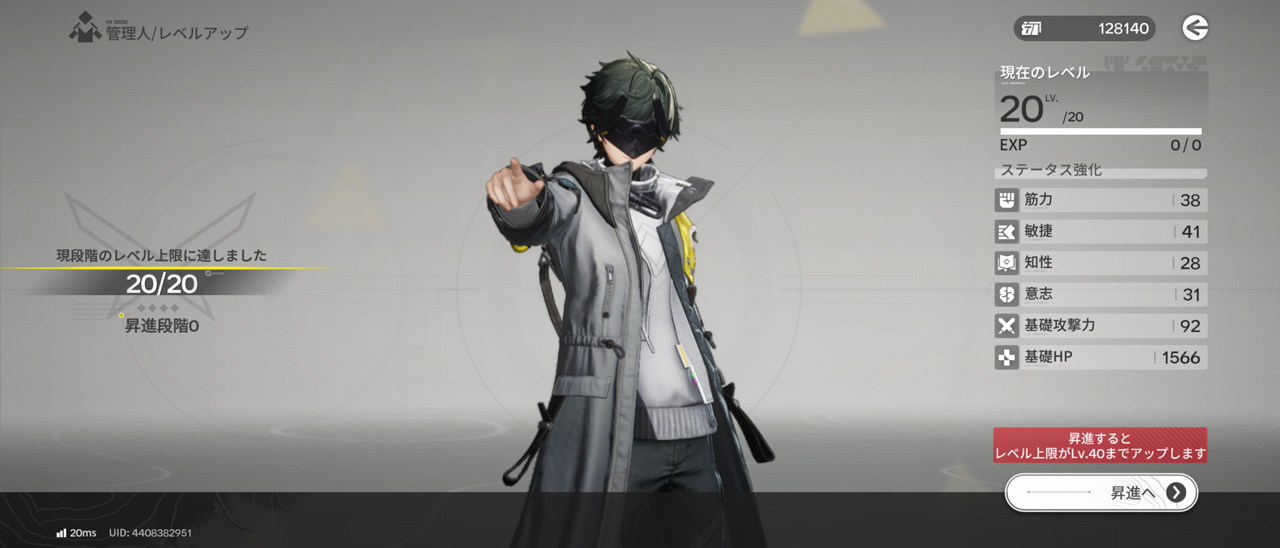Open the 管理人/レベルアップ header icon
Screen dimensions: 1280x548
[84, 29]
